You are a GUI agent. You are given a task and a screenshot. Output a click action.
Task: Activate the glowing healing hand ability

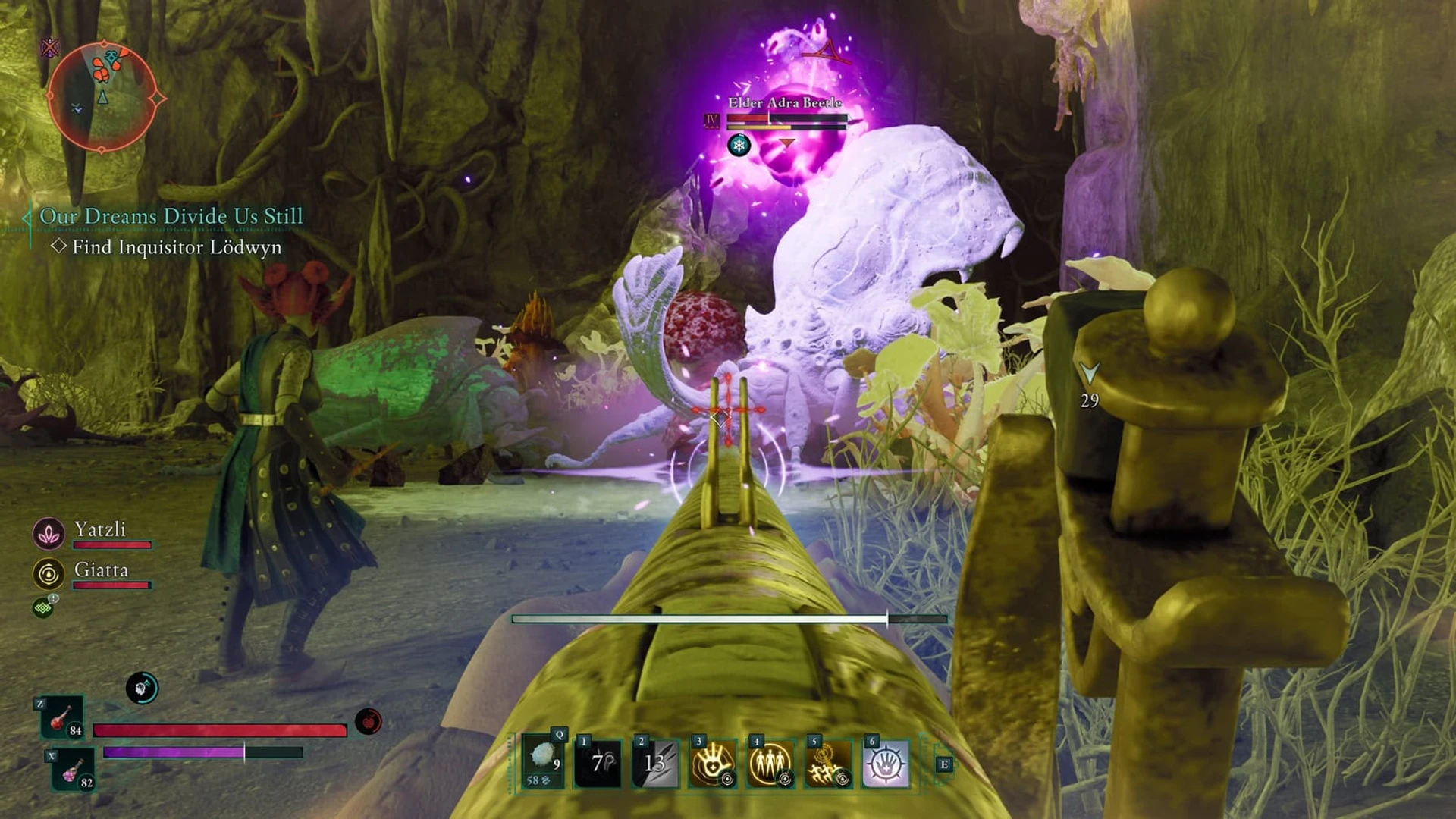[x=712, y=763]
